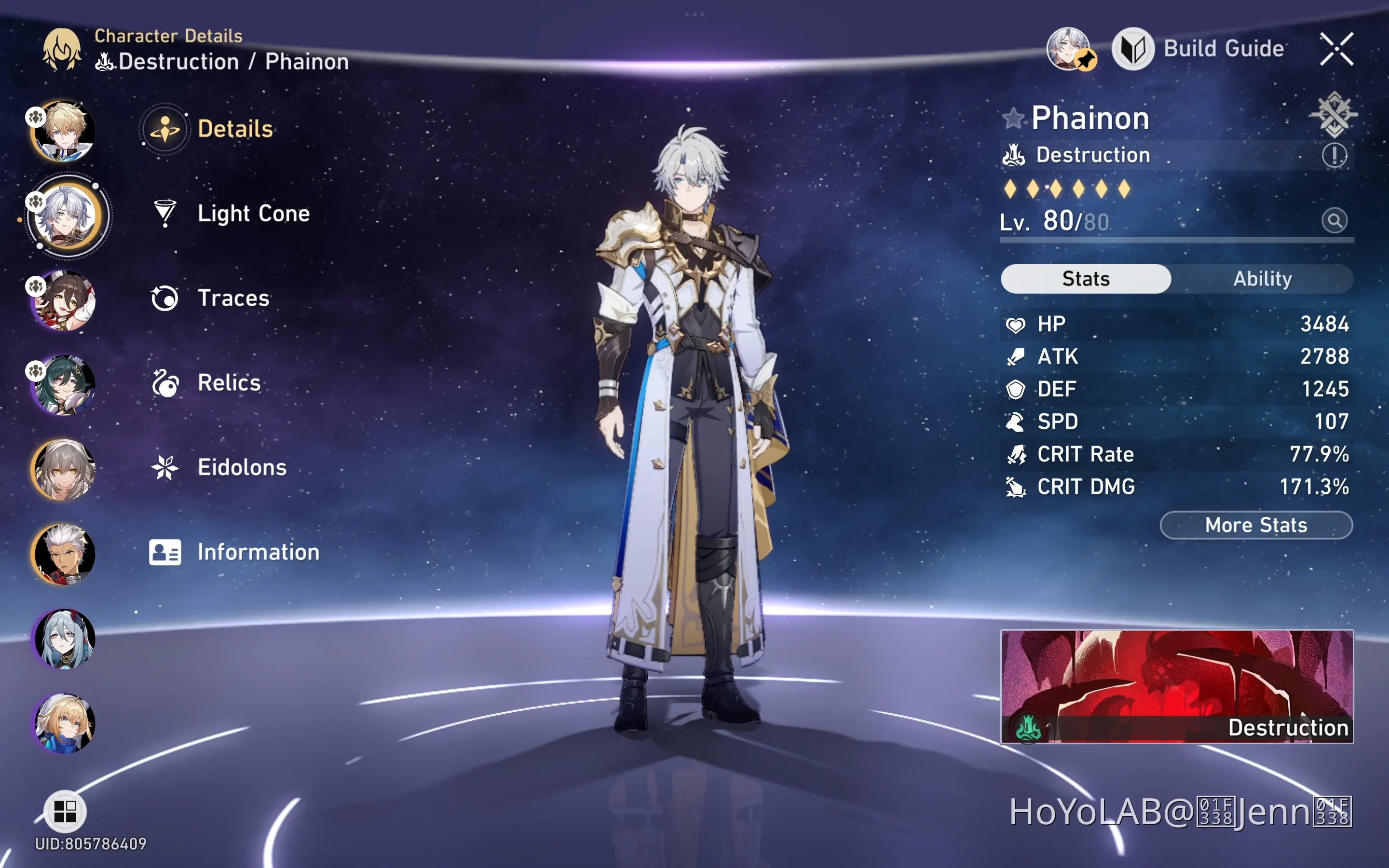Click the exclamation icon next to Destruction
Screen dimensions: 1389x868
point(1335,156)
